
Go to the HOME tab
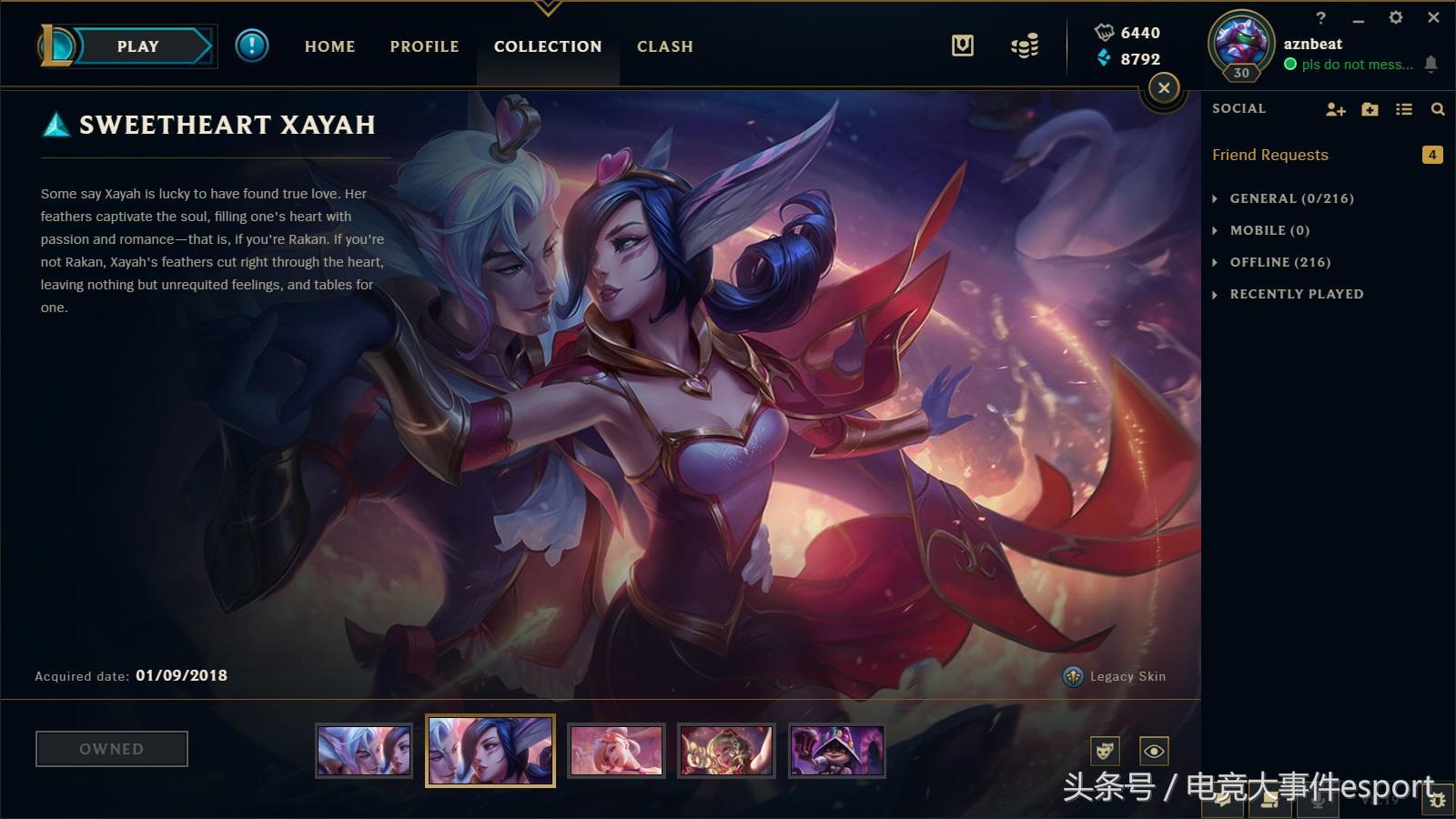coord(329,46)
